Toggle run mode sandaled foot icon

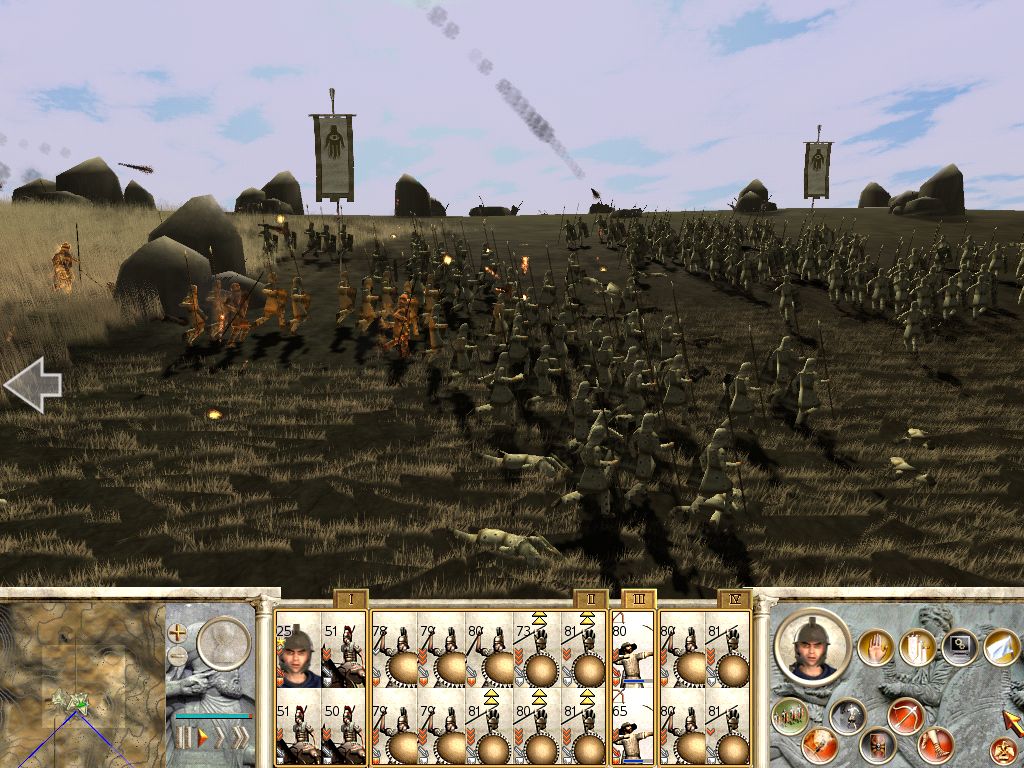pos(937,743)
